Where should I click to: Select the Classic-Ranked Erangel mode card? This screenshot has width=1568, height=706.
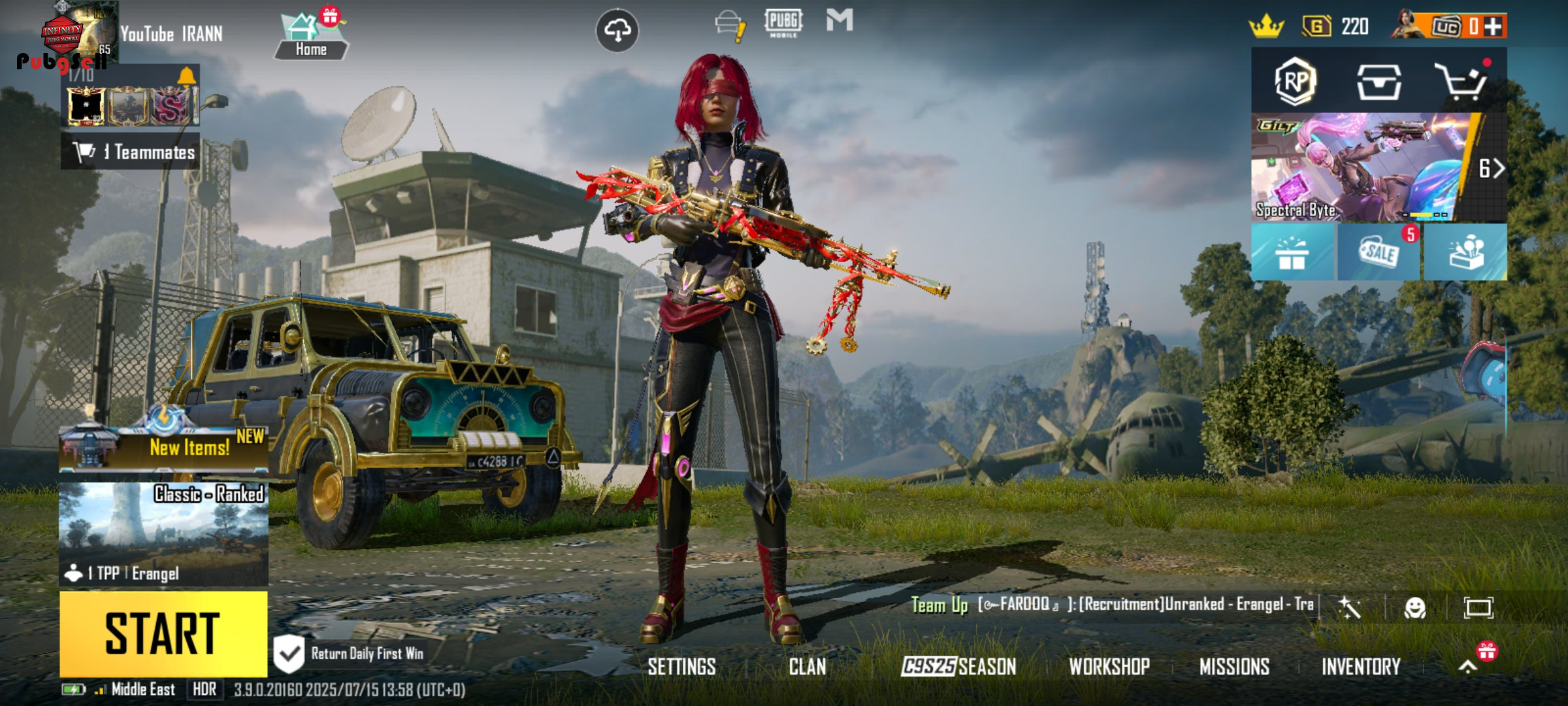(163, 533)
